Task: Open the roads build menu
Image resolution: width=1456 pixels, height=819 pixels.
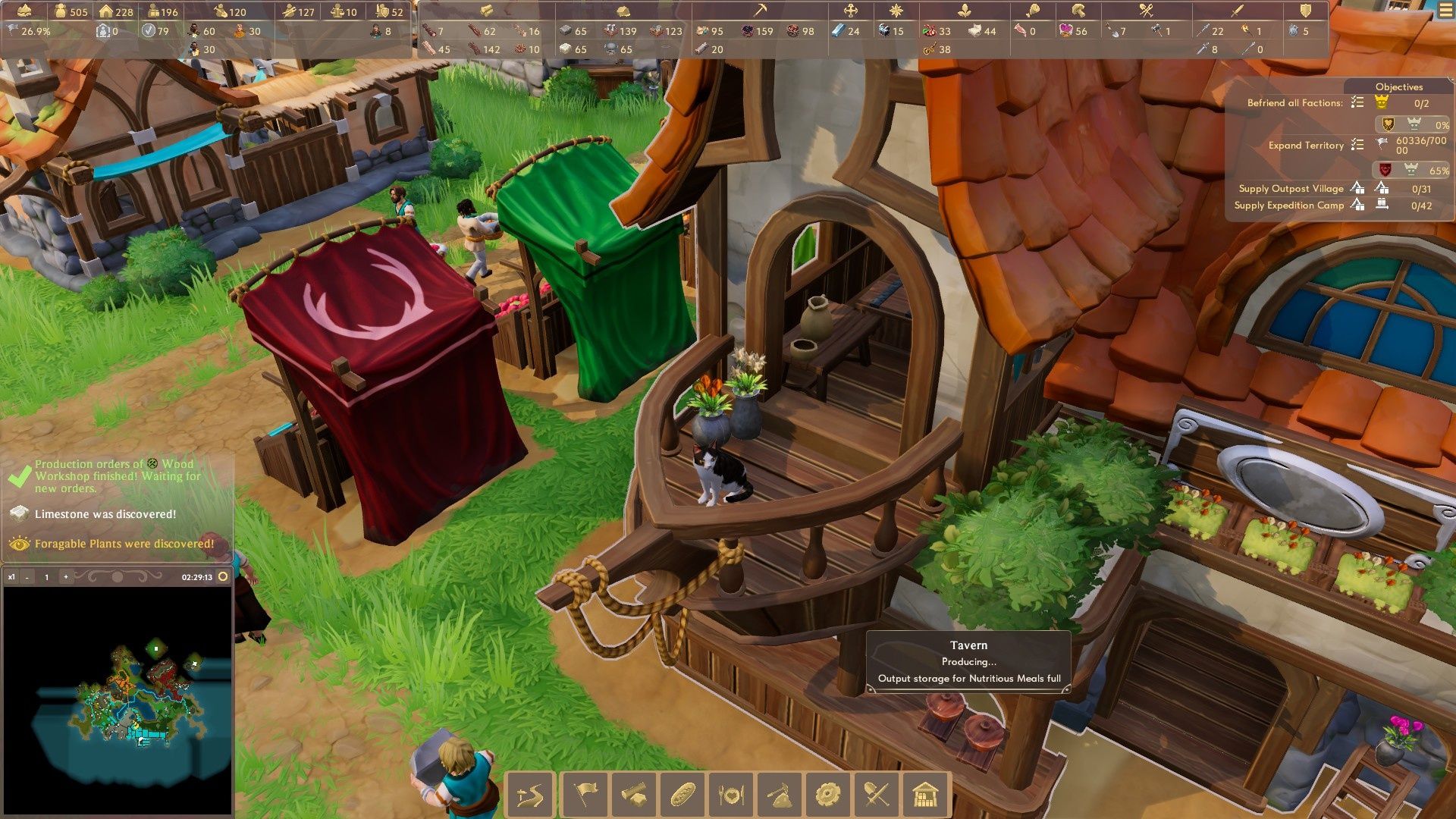Action: [531, 795]
